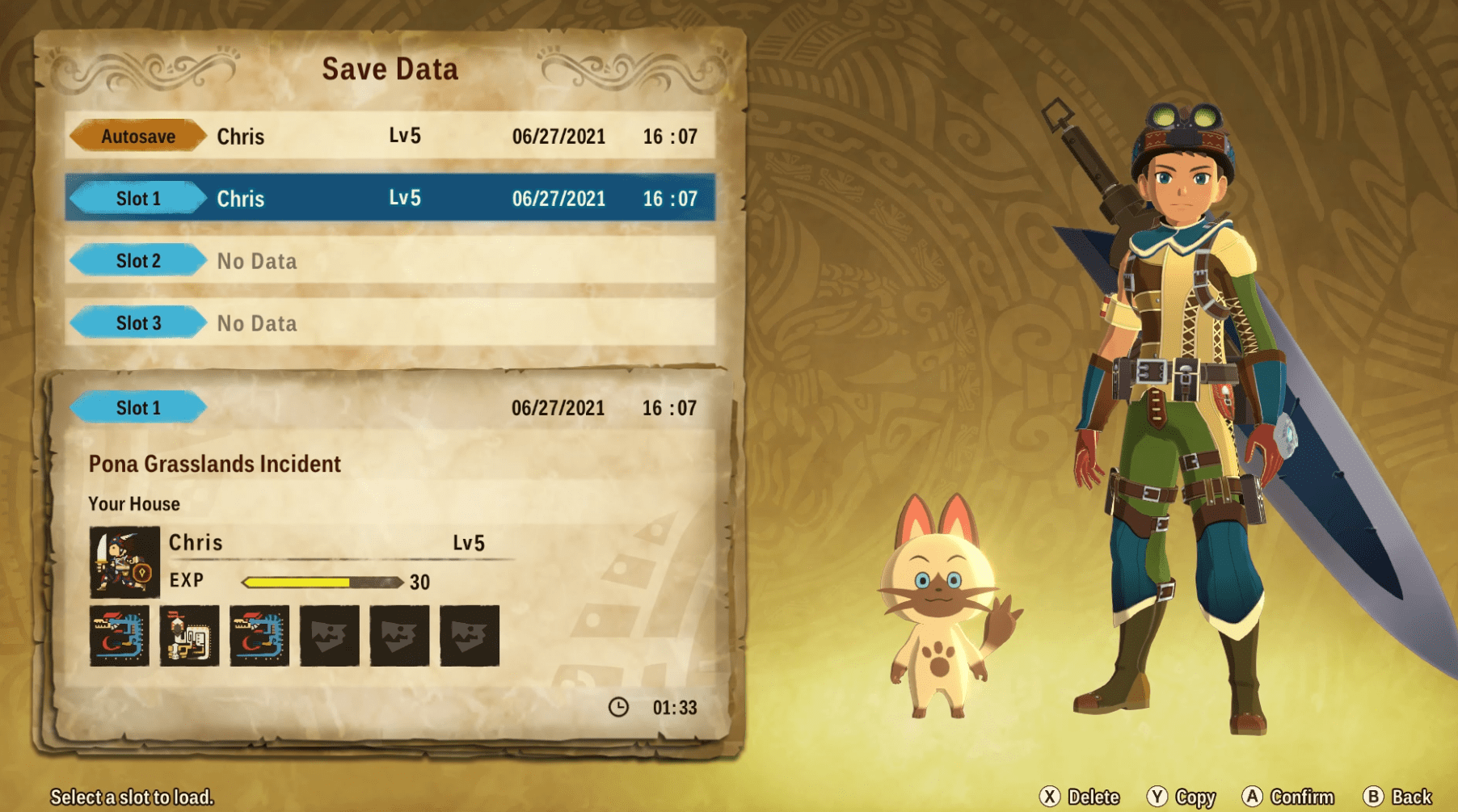This screenshot has width=1458, height=812.
Task: Confirm the selected save slot
Action: [x=1288, y=797]
